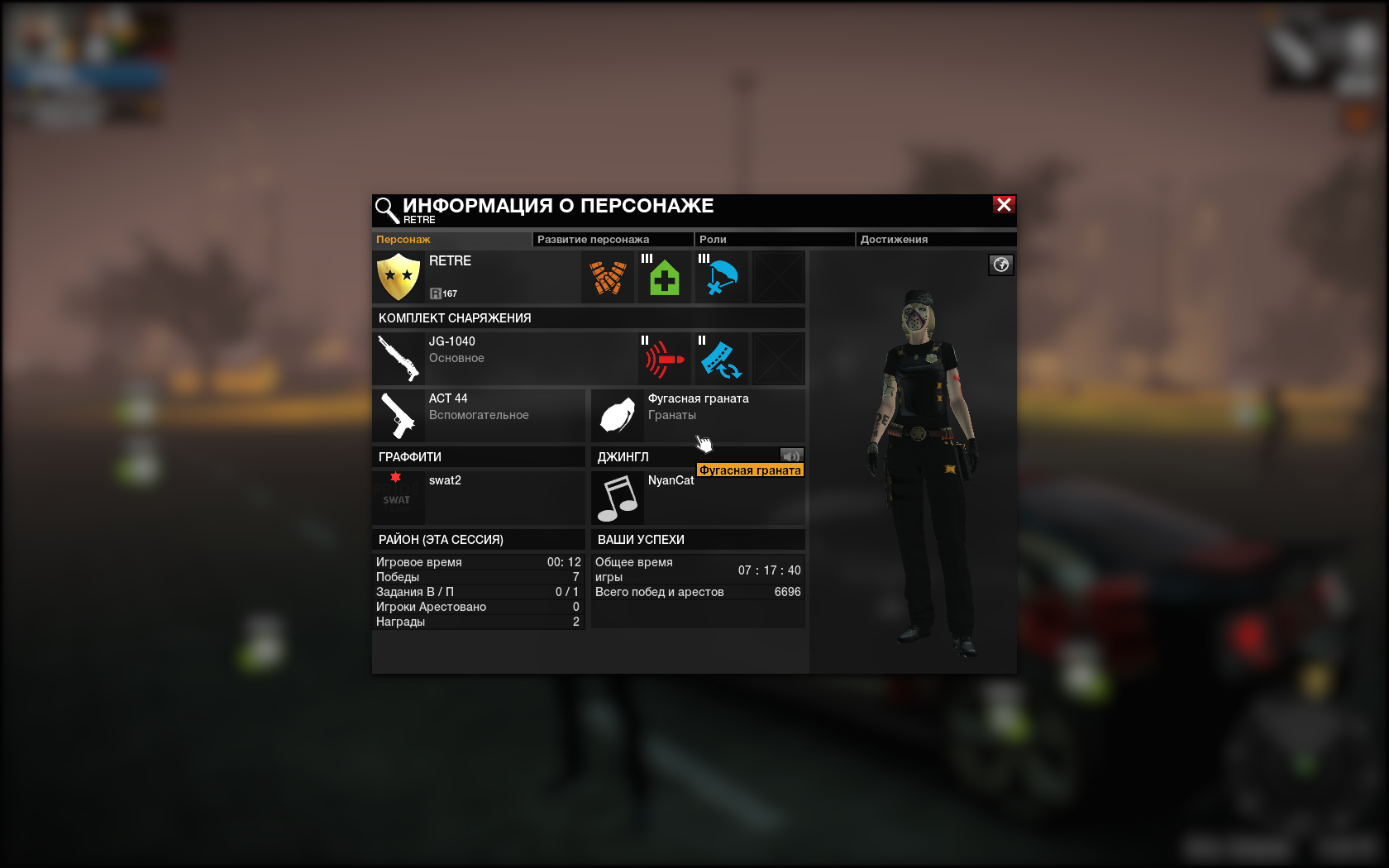Toggle the character preview view button

[1000, 265]
